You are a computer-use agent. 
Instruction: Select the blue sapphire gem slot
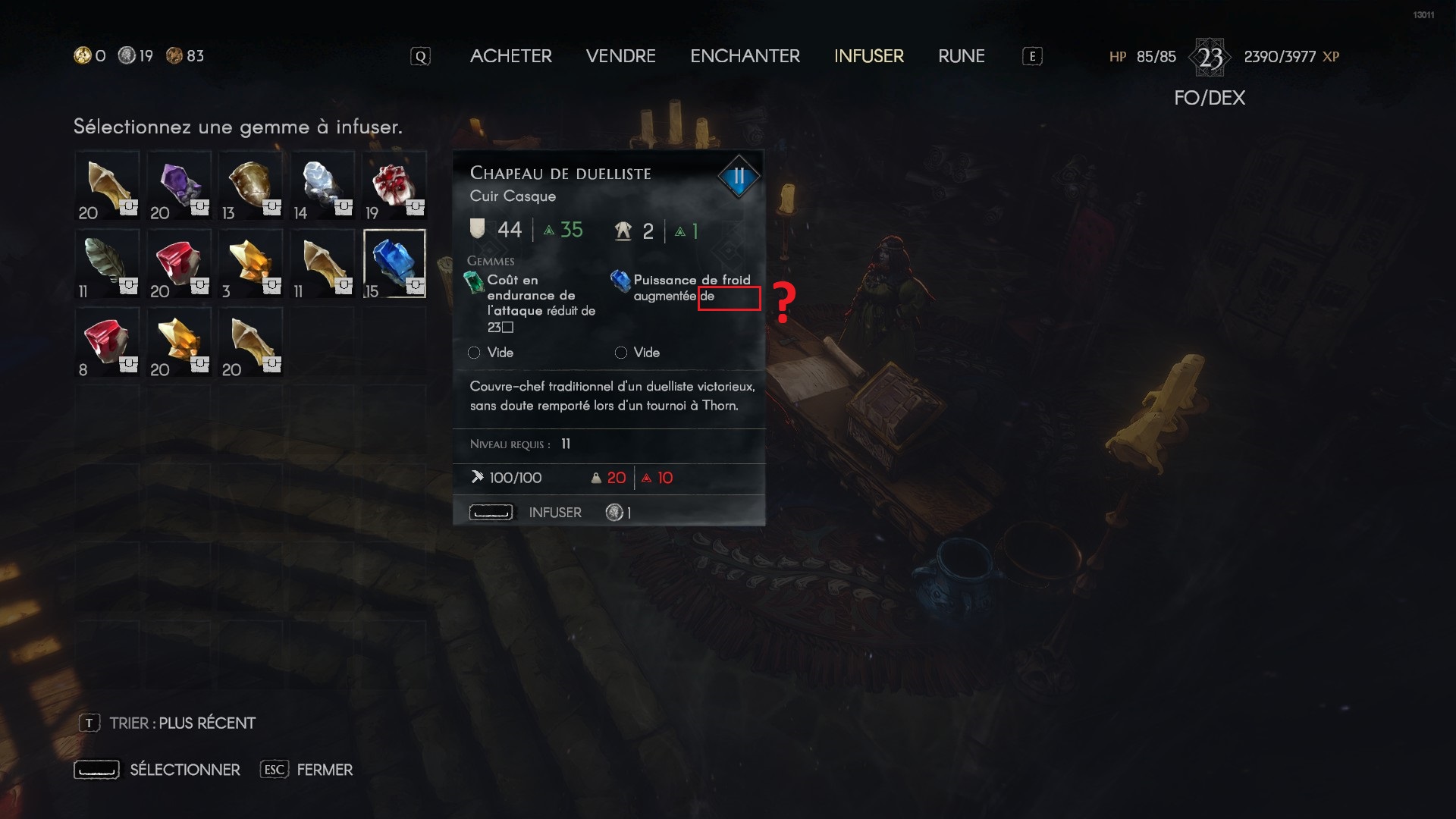point(394,264)
